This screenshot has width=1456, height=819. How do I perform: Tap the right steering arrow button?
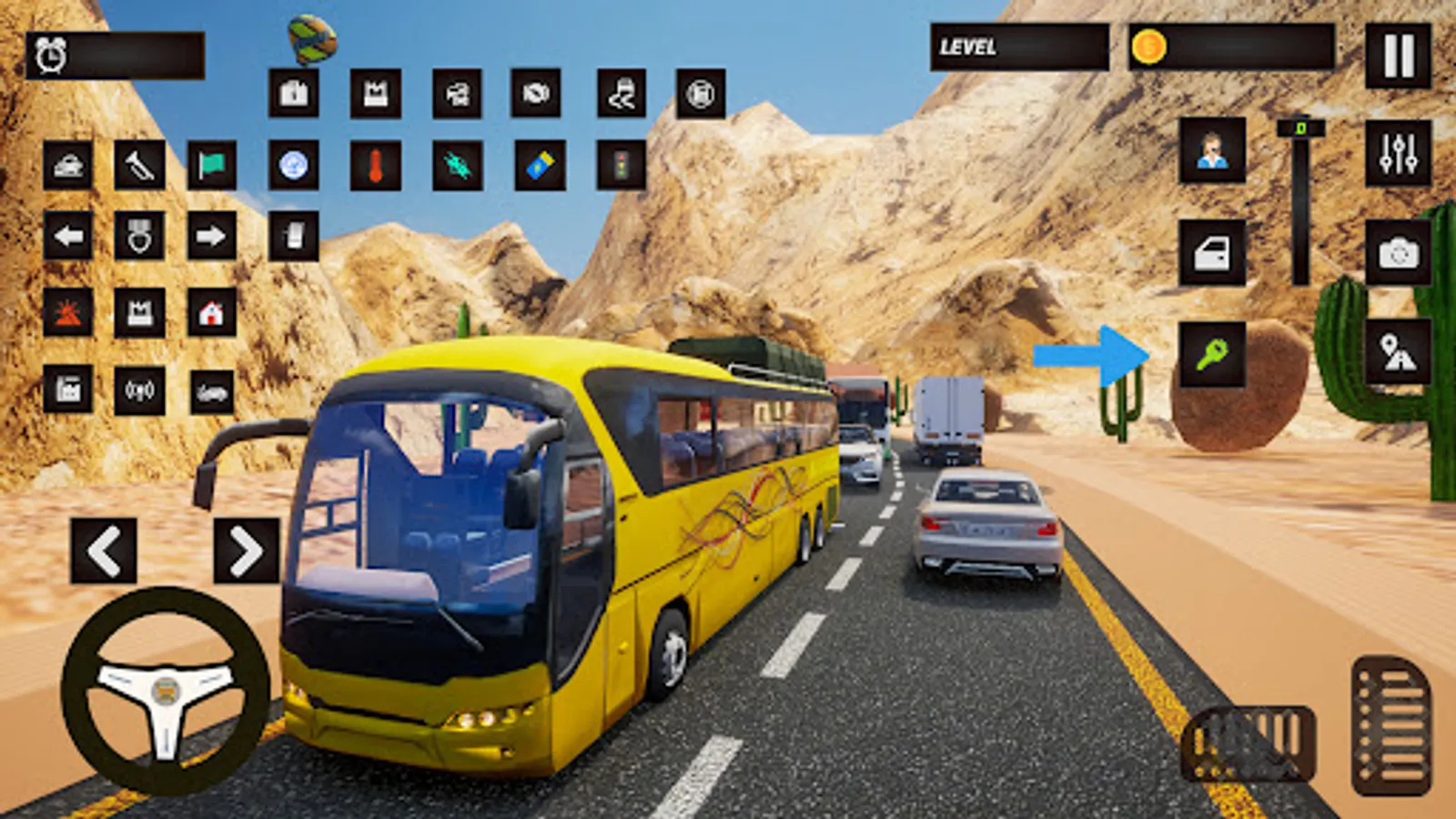246,551
